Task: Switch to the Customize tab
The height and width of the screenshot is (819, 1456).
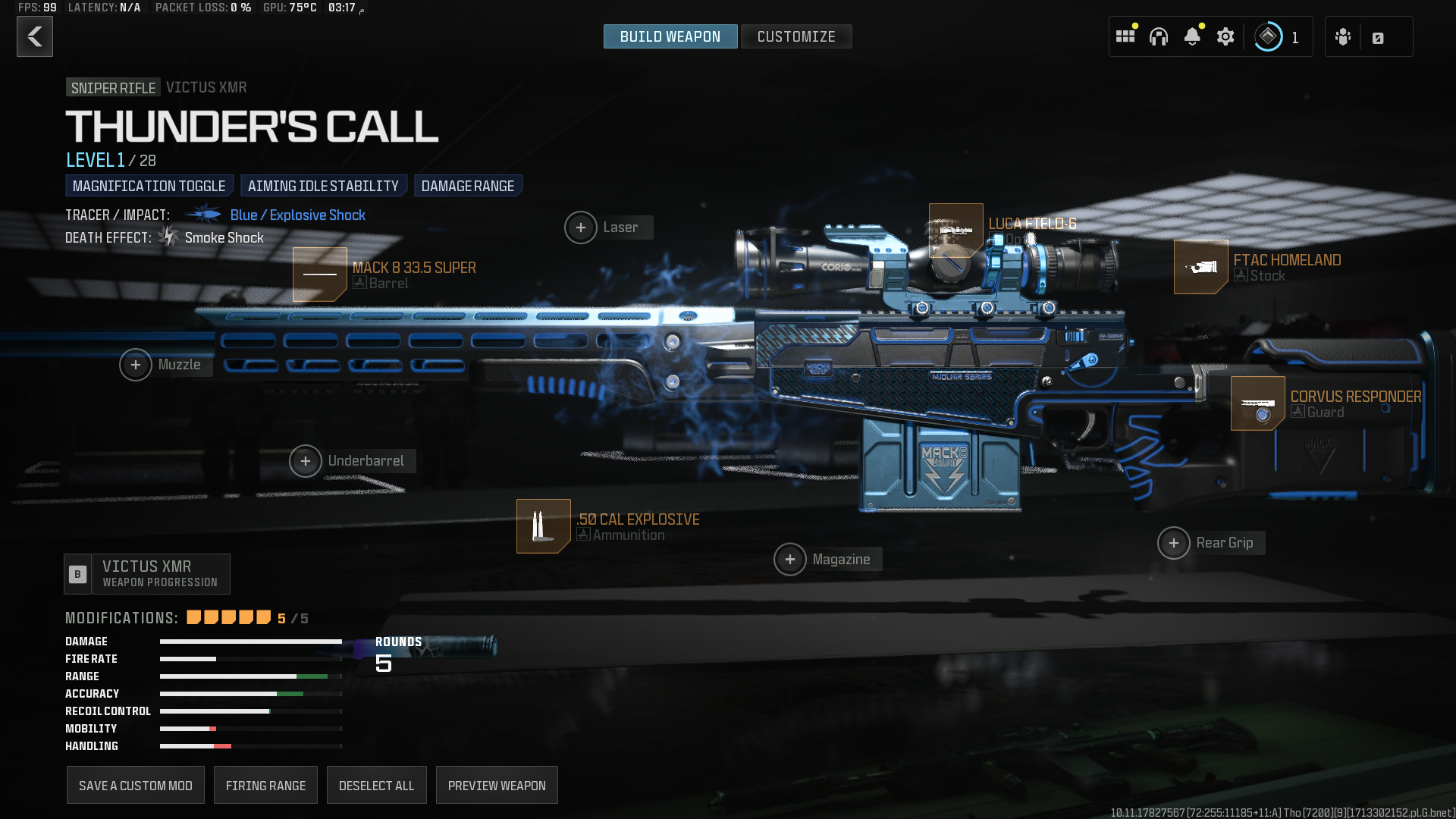Action: [795, 36]
